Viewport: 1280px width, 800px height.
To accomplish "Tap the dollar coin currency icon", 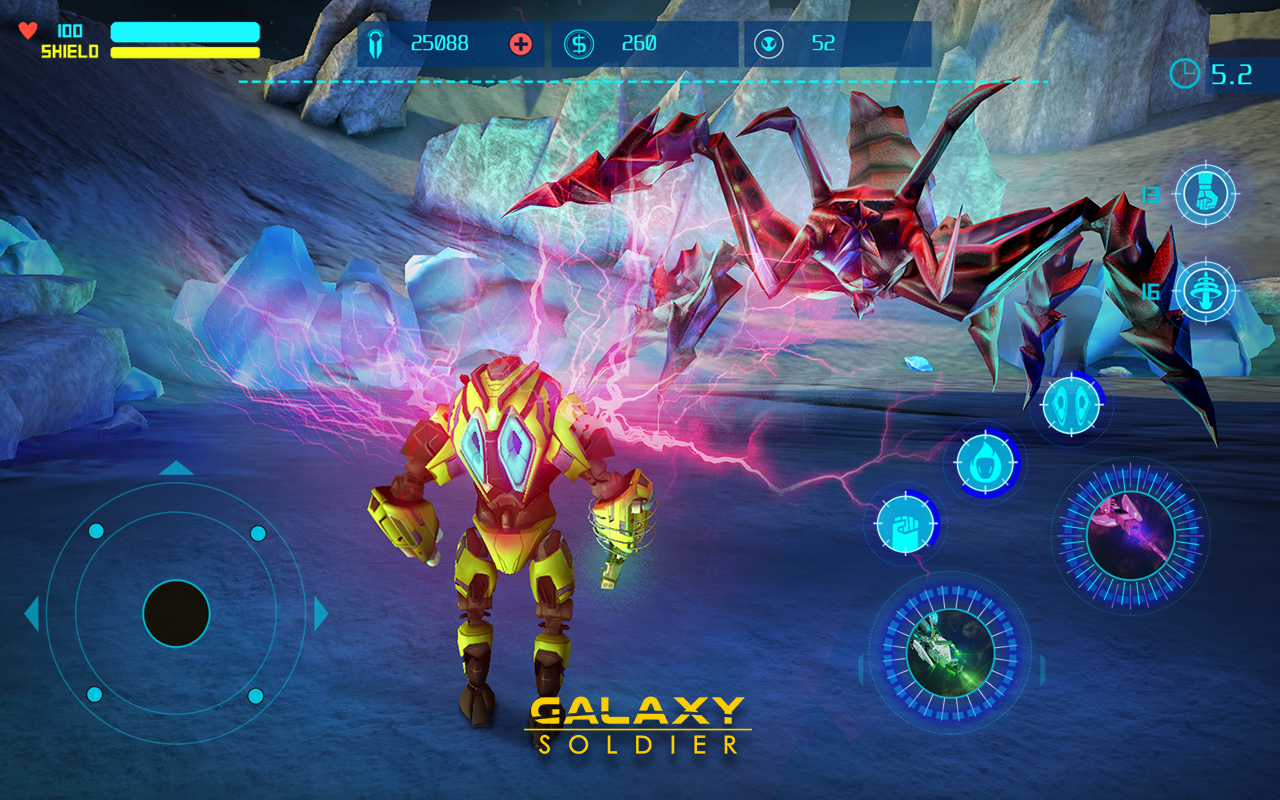I will (578, 42).
